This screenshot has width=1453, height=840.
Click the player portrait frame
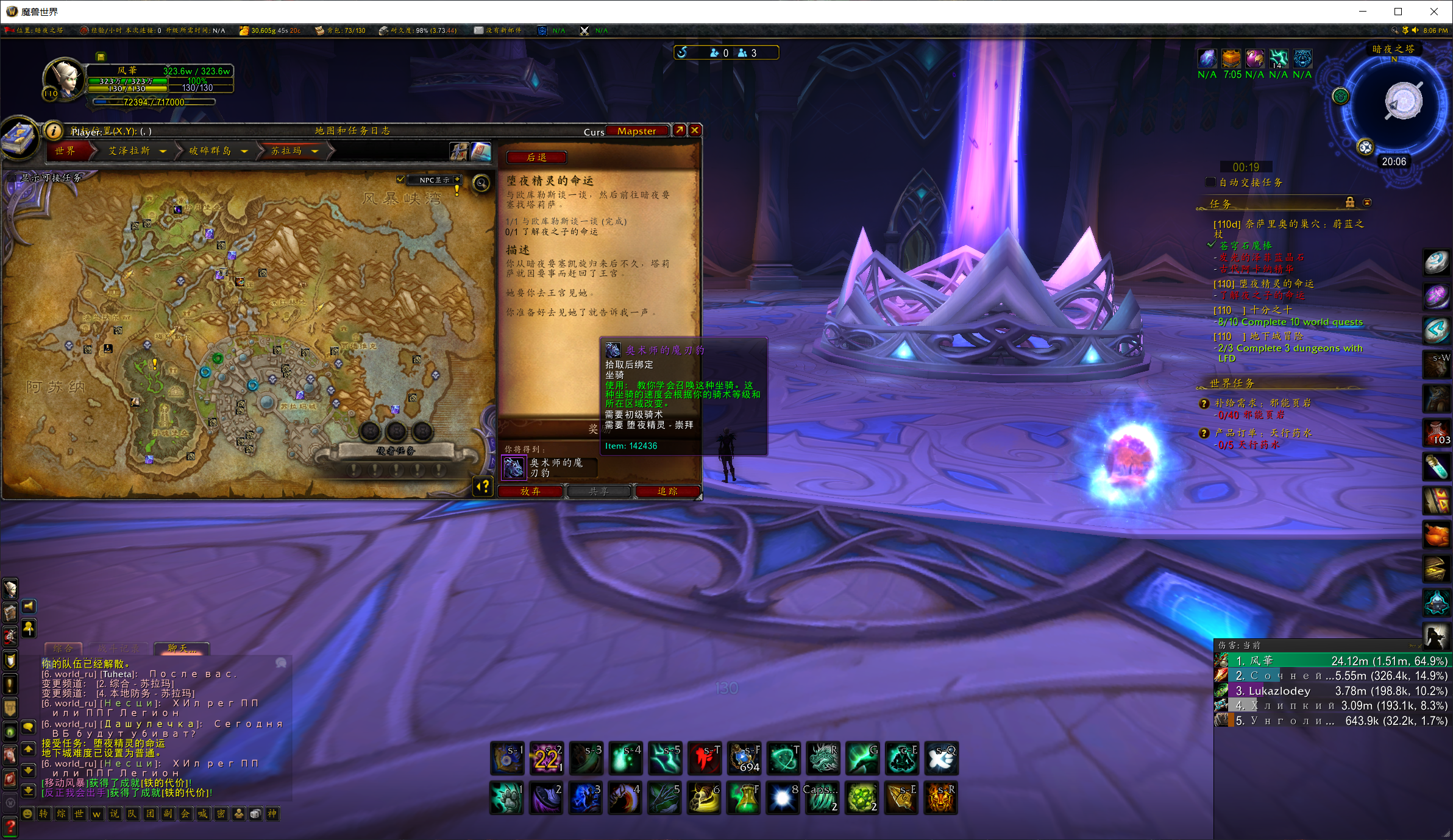tap(63, 78)
